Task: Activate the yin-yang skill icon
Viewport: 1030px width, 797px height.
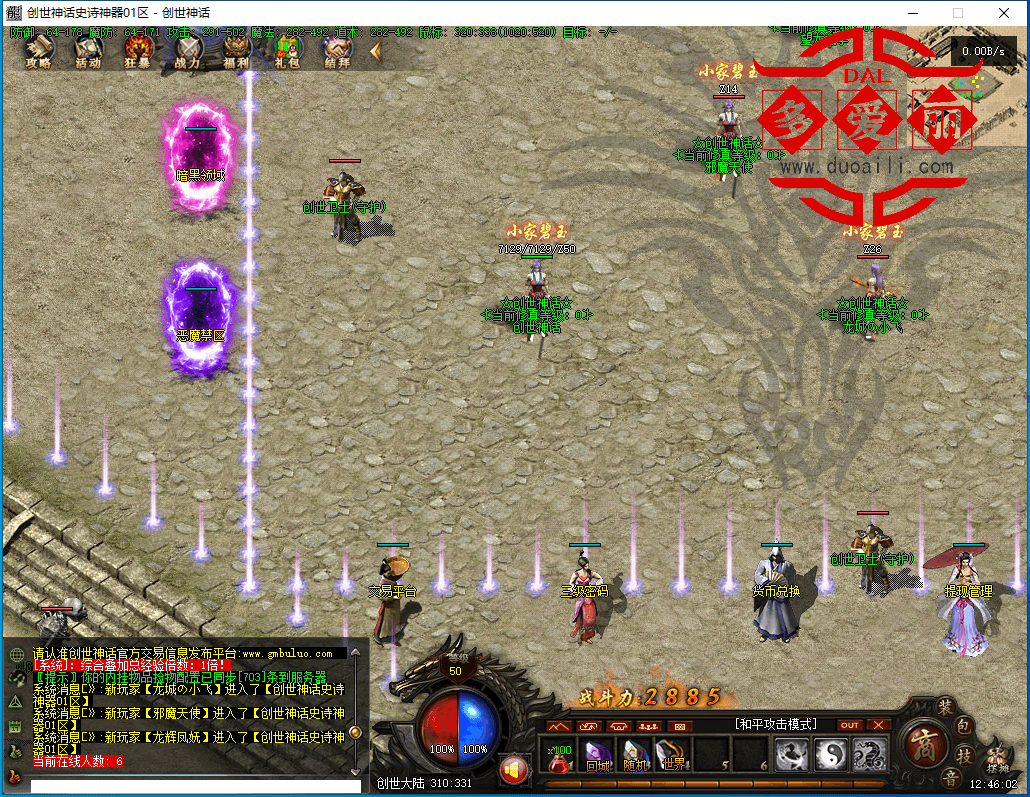Action: [830, 754]
